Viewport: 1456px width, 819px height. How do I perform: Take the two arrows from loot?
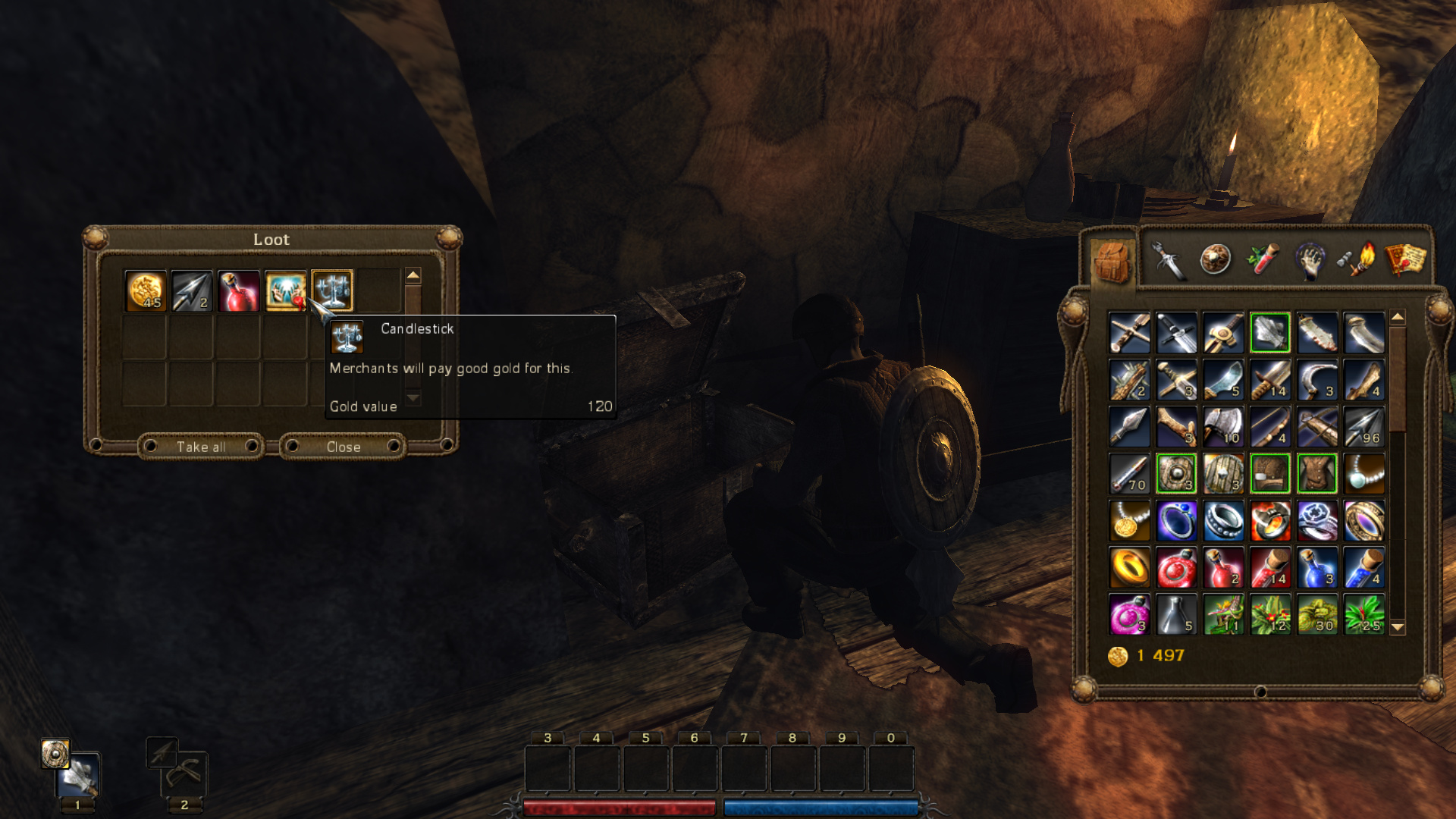192,290
